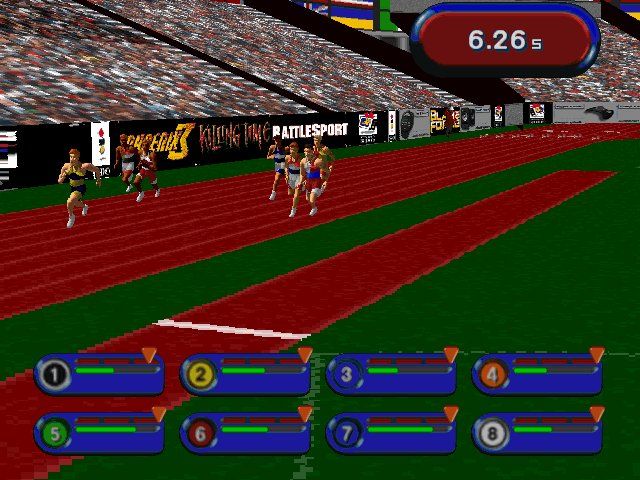This screenshot has height=480, width=640.
Task: Click the orange player 4 panel
Action: (538, 374)
